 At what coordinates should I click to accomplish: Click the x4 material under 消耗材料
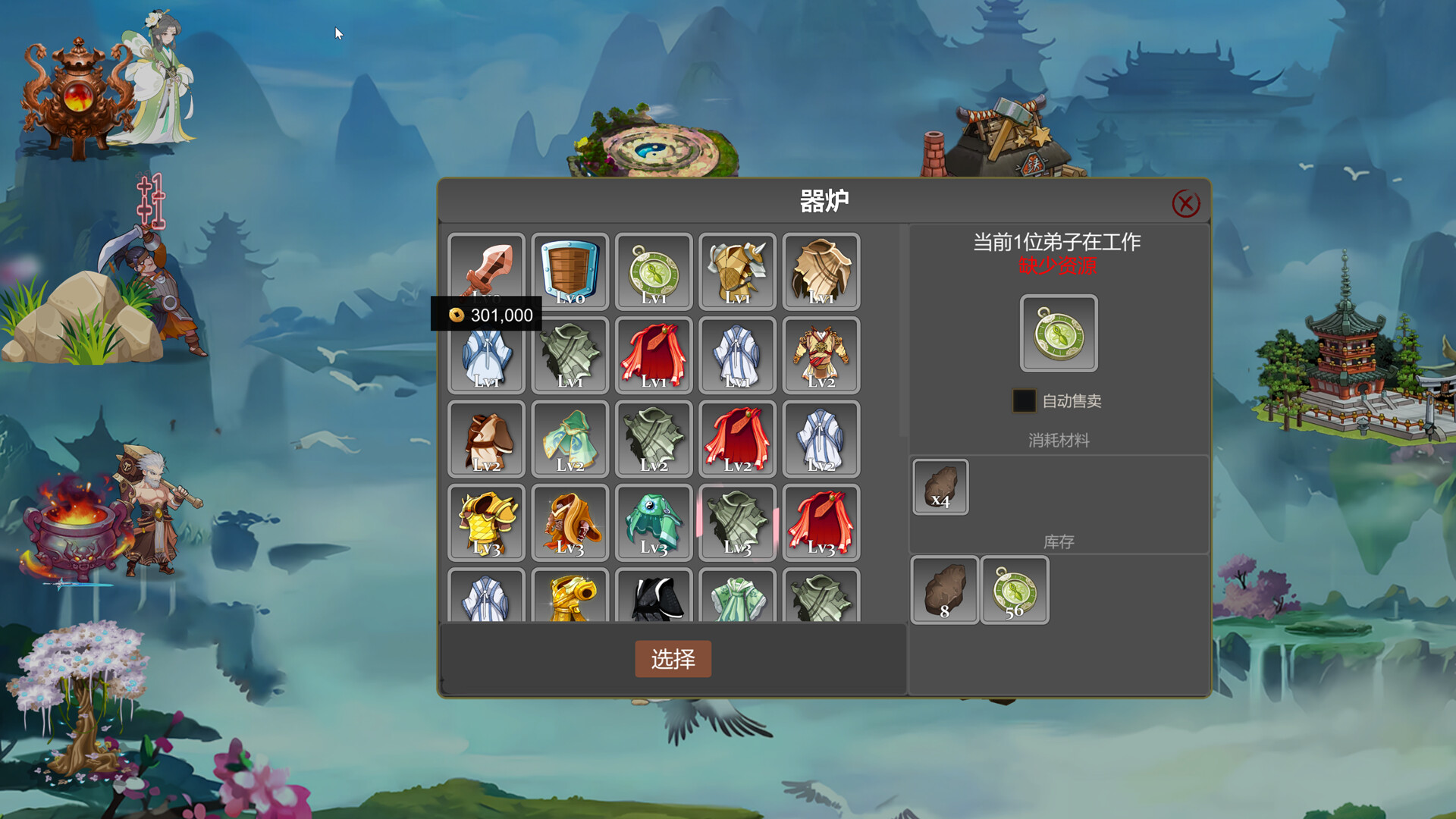coord(940,486)
